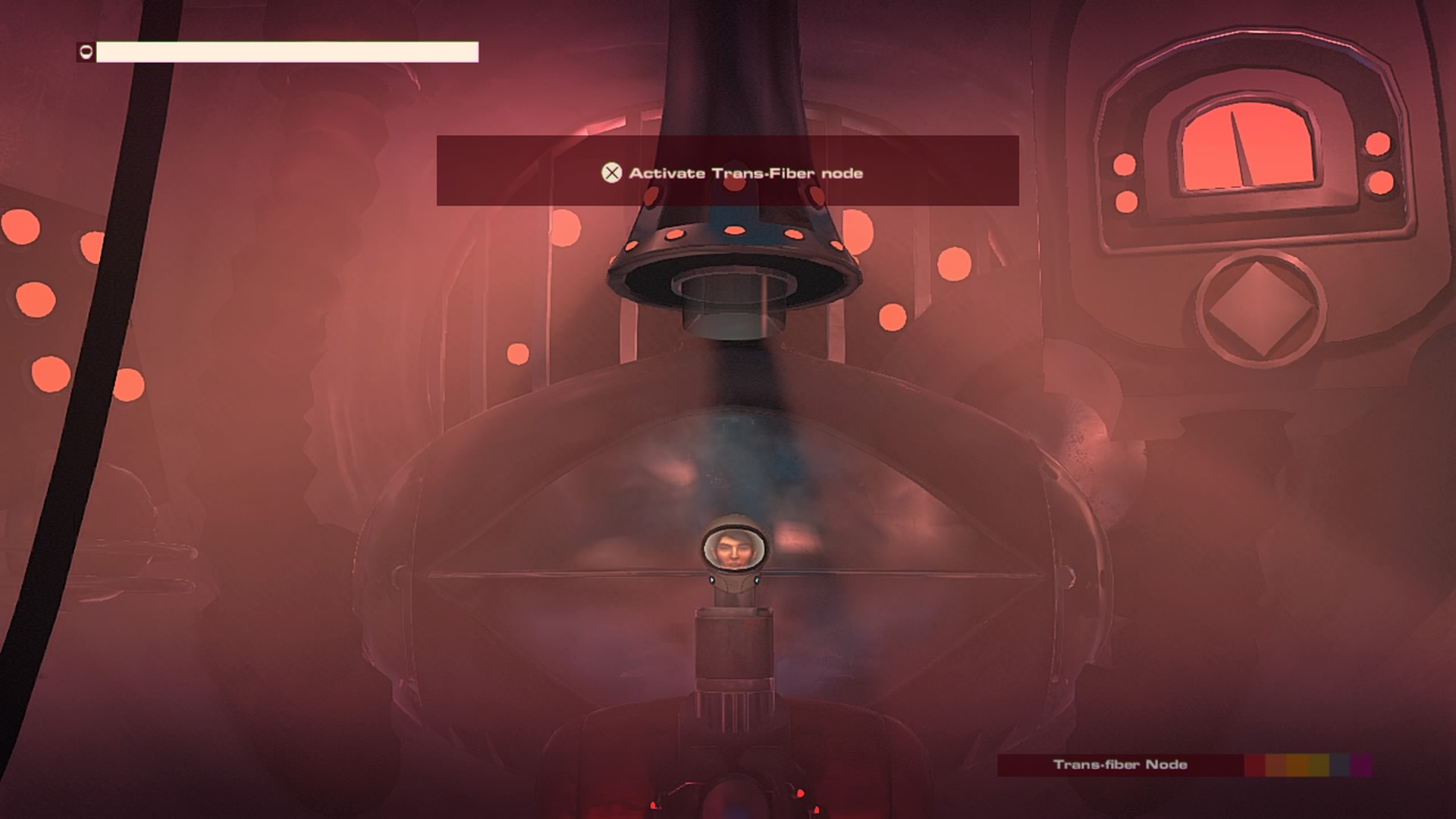Open the Activate Trans-Fiber node banner menu
The height and width of the screenshot is (819, 1456).
tap(726, 172)
